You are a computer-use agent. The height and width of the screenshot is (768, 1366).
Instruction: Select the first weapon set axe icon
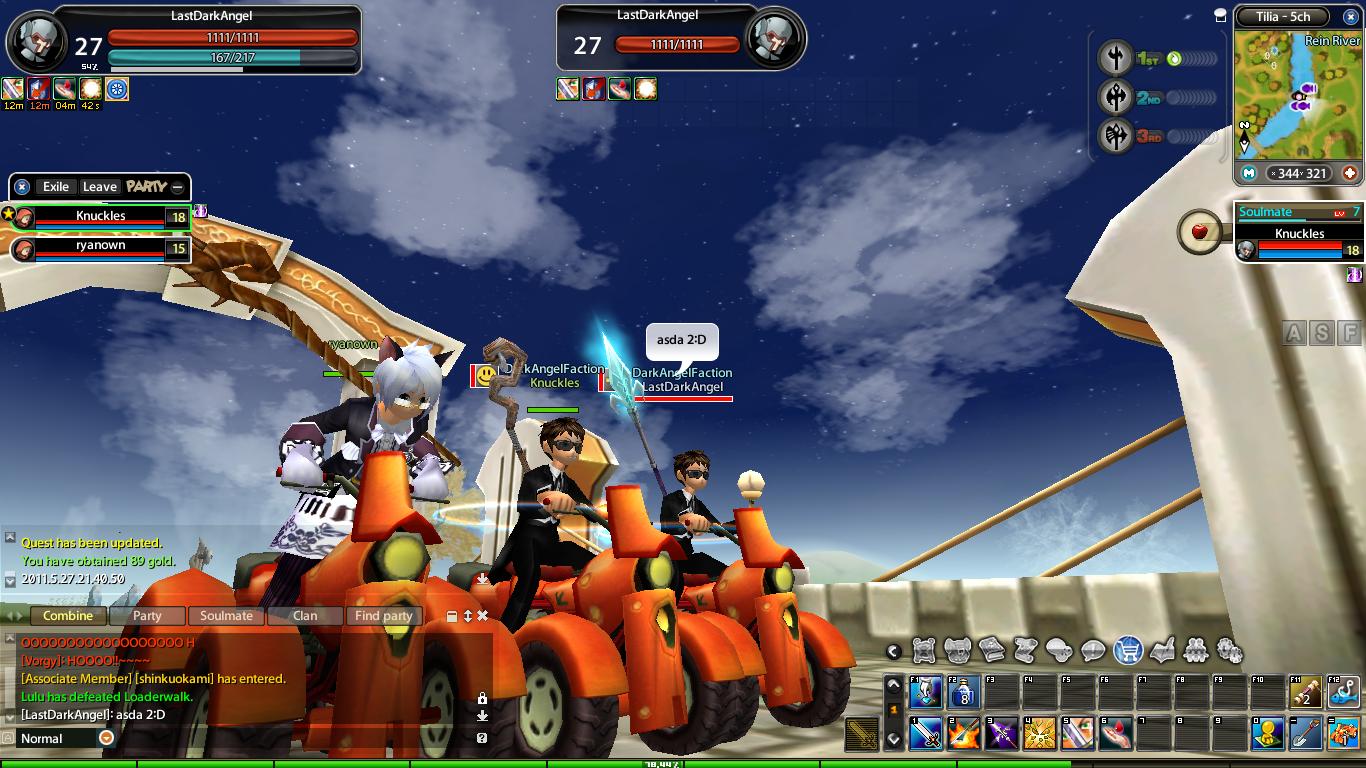1115,58
